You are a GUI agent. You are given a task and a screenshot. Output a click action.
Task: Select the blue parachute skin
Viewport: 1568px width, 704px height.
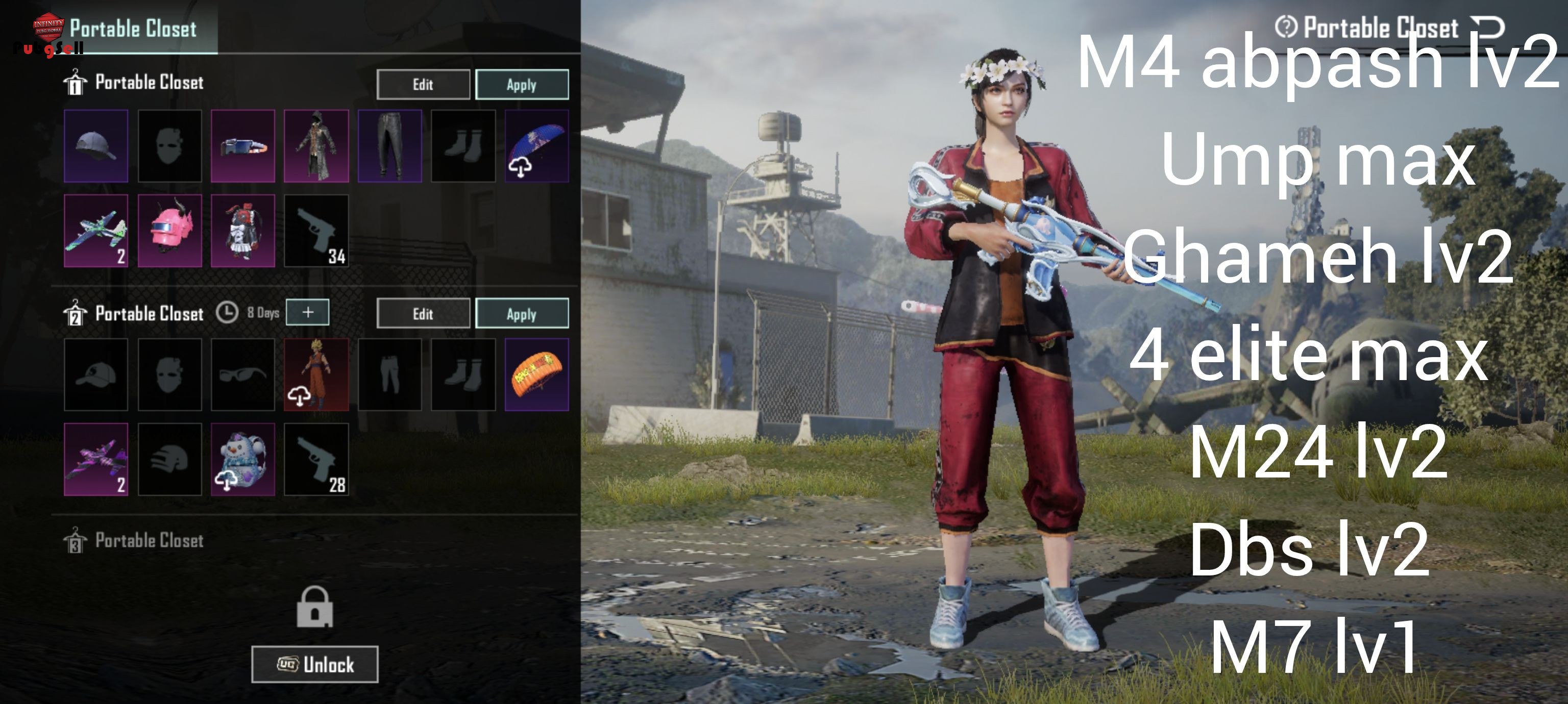(x=536, y=146)
